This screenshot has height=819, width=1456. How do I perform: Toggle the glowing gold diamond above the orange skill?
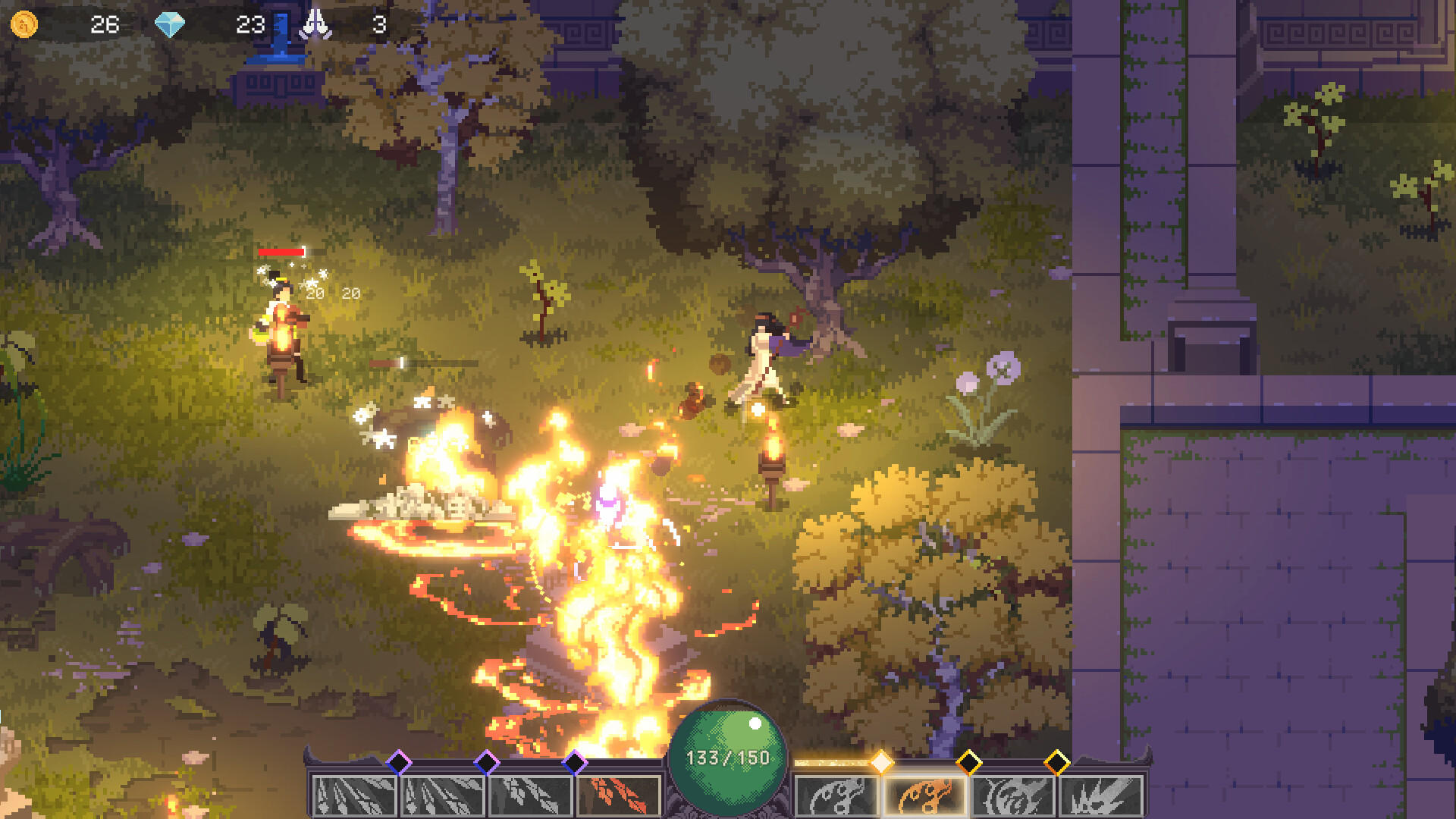[x=881, y=759]
